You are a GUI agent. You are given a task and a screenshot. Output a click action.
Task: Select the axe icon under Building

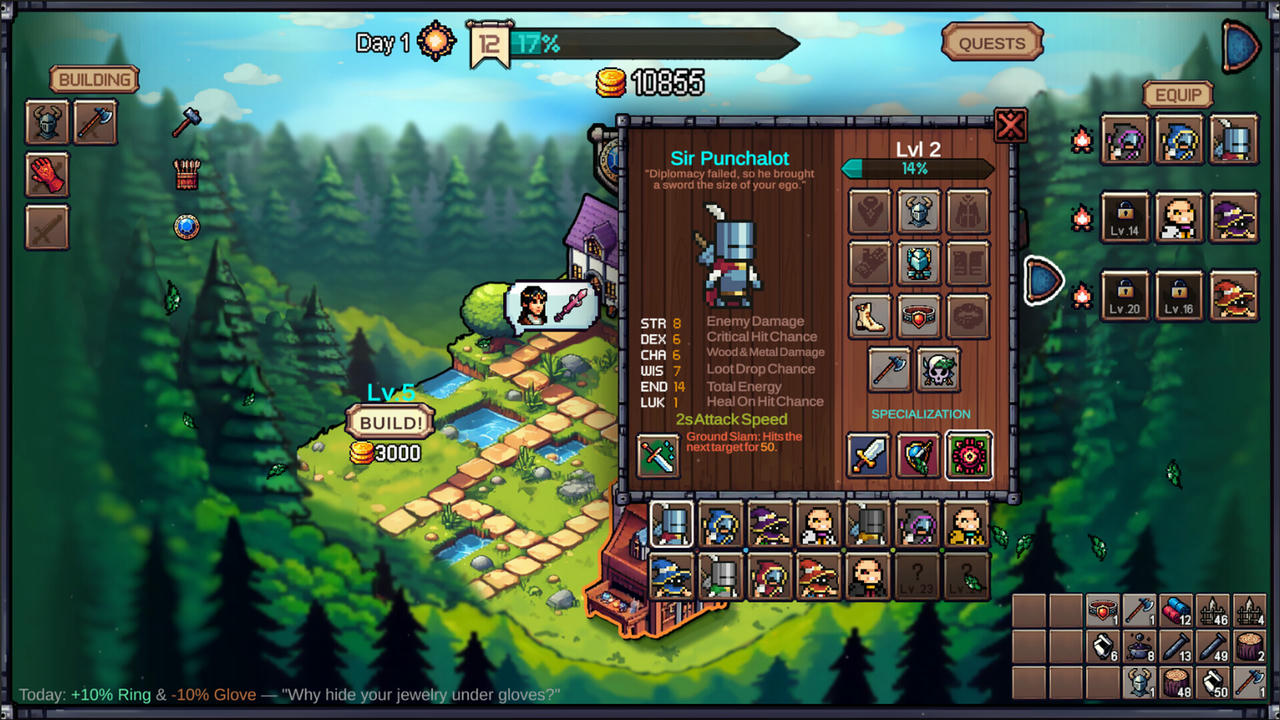coord(95,121)
